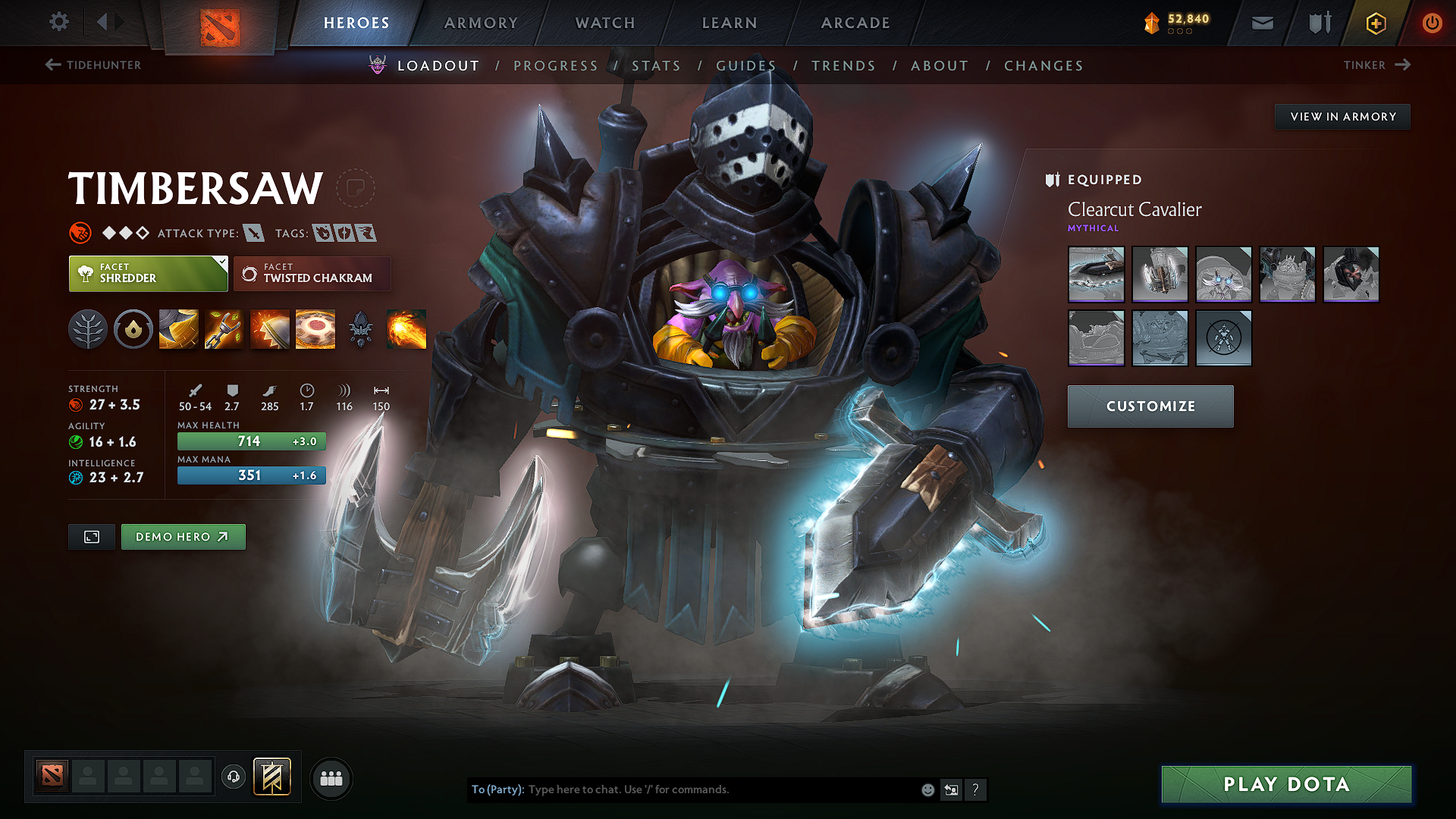The width and height of the screenshot is (1456, 819).
Task: Open the settings gear menu
Action: (59, 22)
